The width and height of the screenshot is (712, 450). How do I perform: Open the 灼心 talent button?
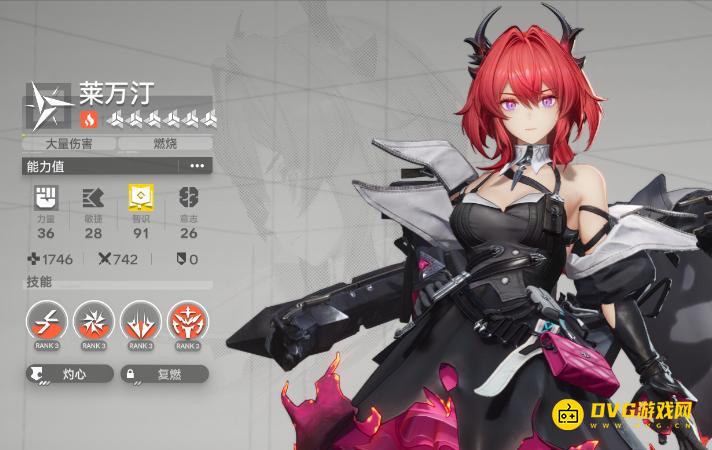(x=69, y=375)
